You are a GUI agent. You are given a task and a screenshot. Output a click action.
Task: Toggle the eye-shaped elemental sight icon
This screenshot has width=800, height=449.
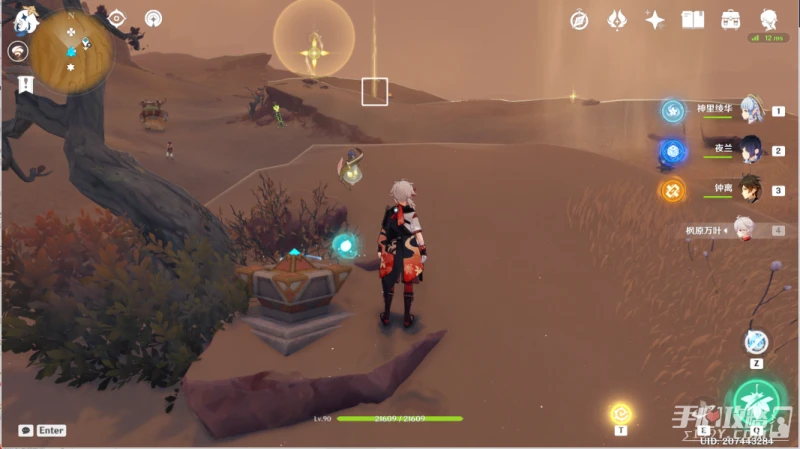117,18
